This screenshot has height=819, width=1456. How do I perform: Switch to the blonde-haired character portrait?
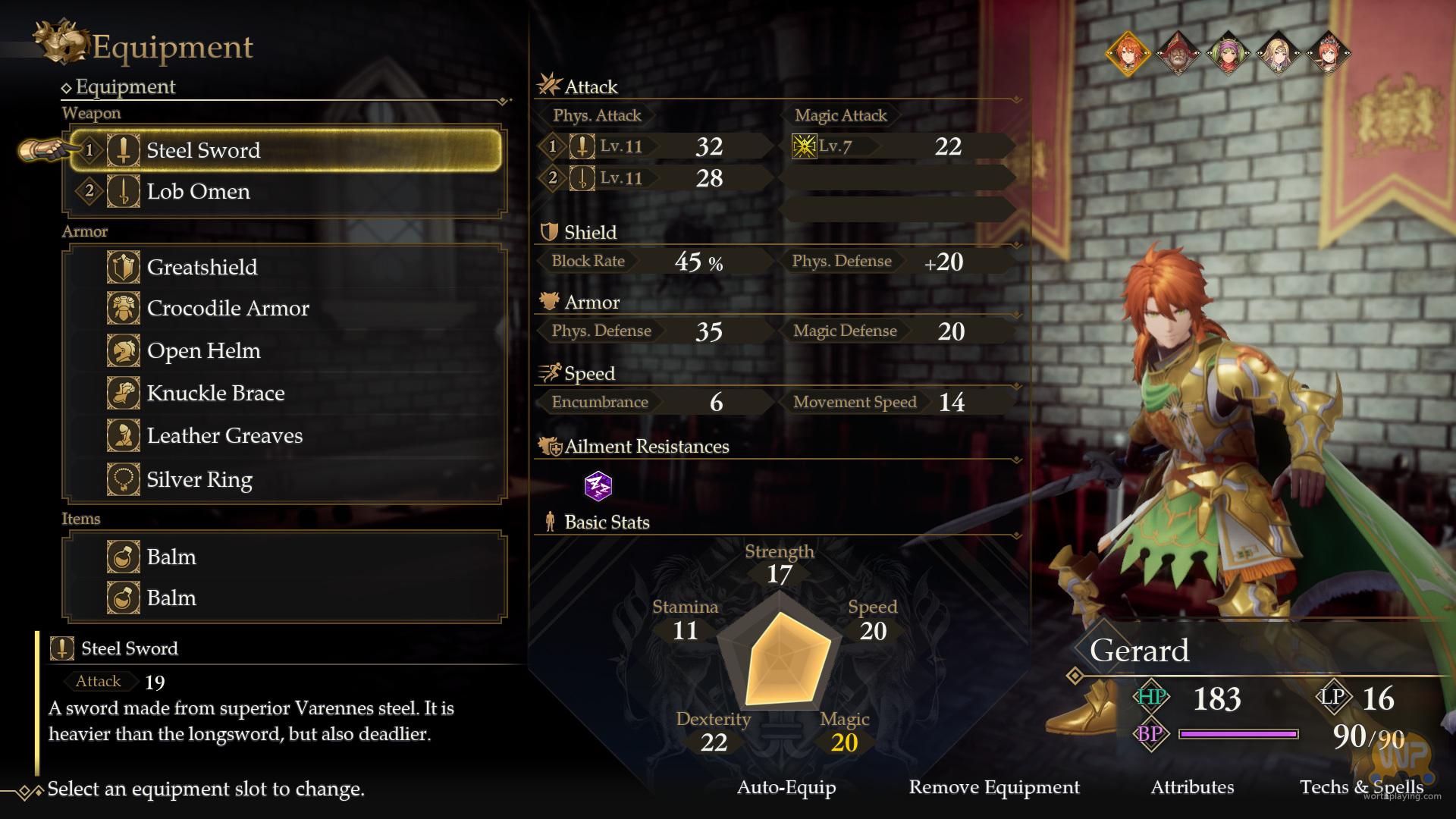(x=1278, y=53)
